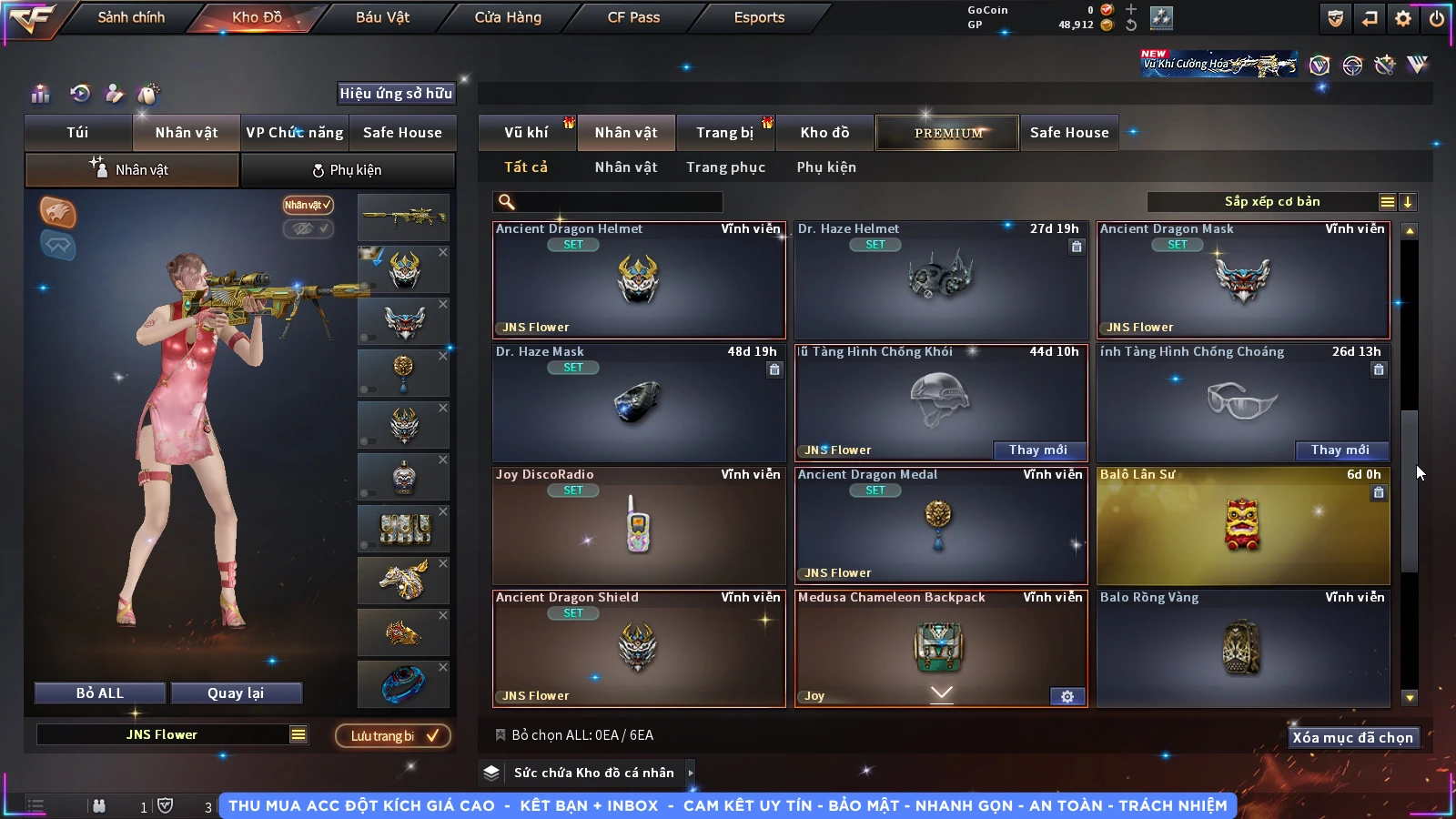Open the Cửa Hàng shop

(x=508, y=17)
